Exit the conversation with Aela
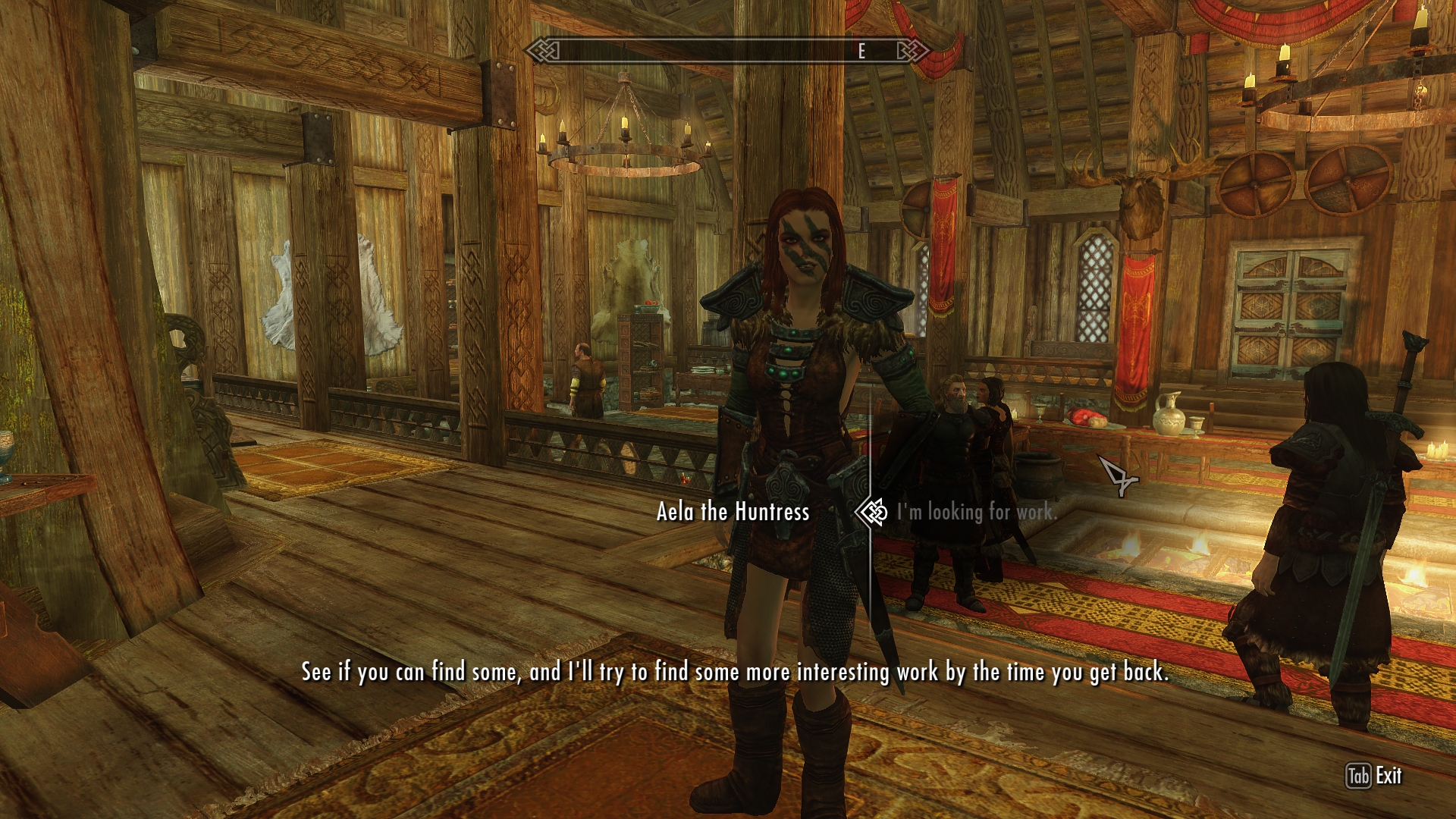This screenshot has height=819, width=1456. tap(1375, 776)
